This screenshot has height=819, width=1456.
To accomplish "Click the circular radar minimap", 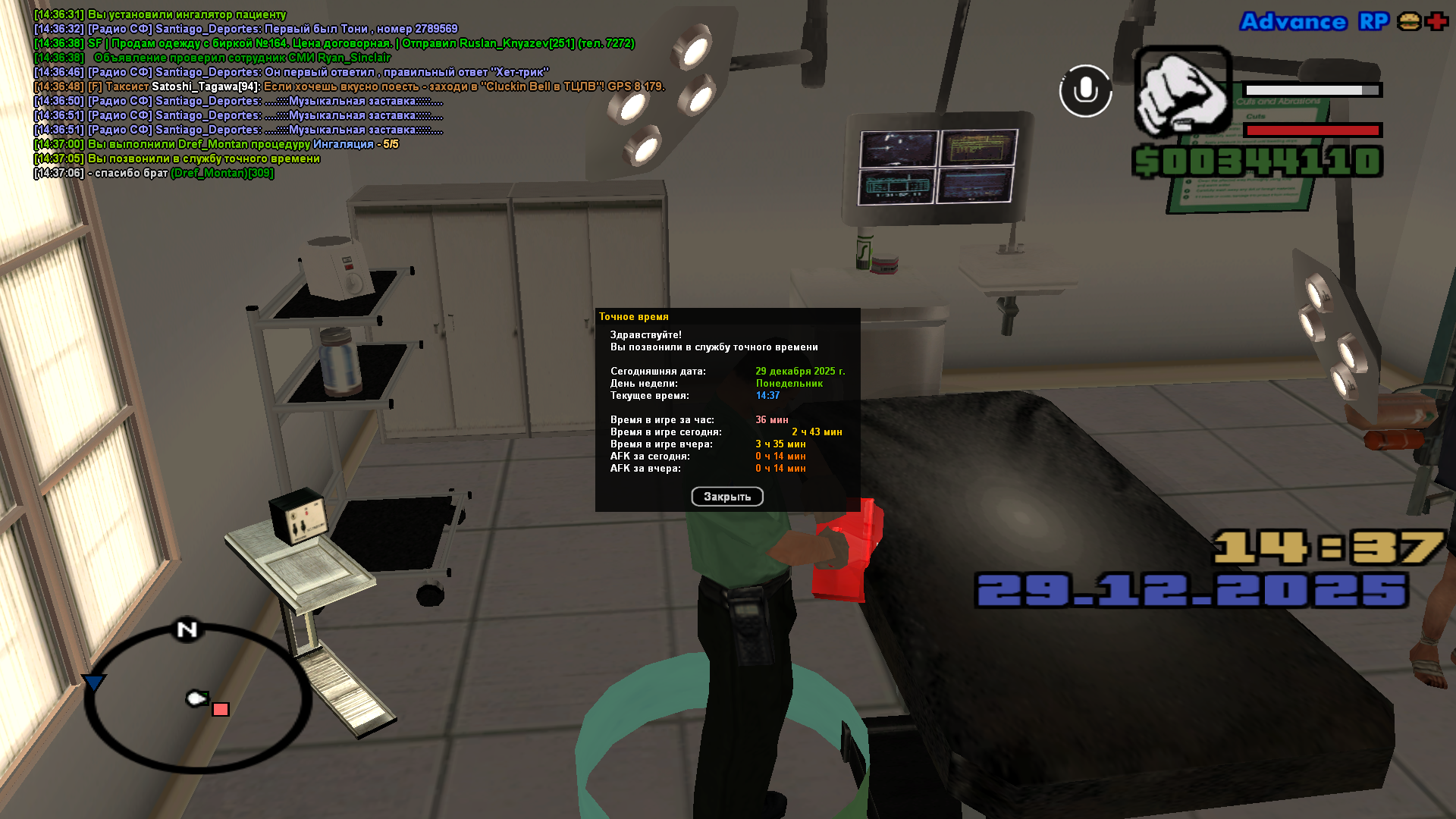I will pos(196,698).
